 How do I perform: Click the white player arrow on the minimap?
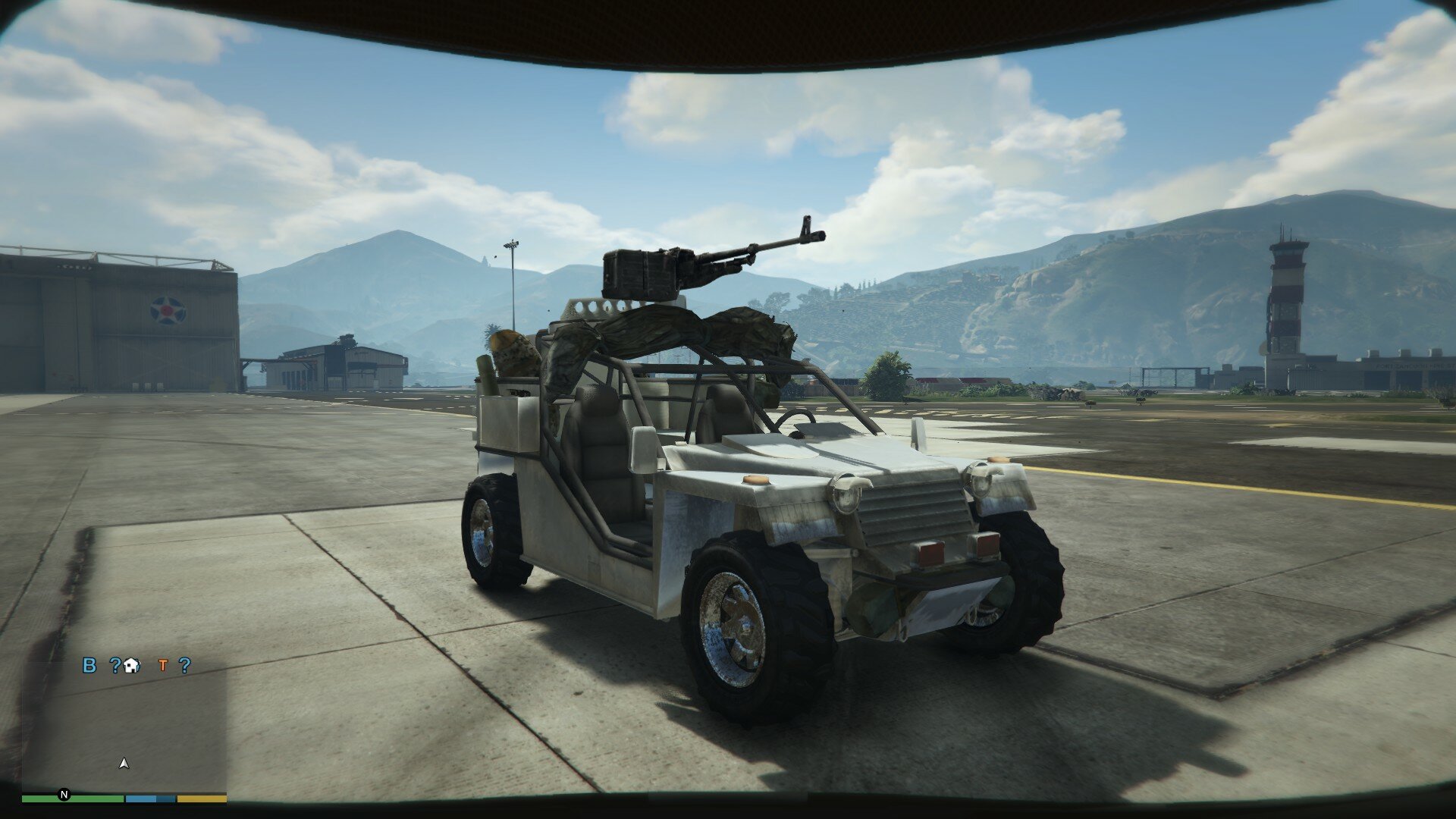(124, 764)
